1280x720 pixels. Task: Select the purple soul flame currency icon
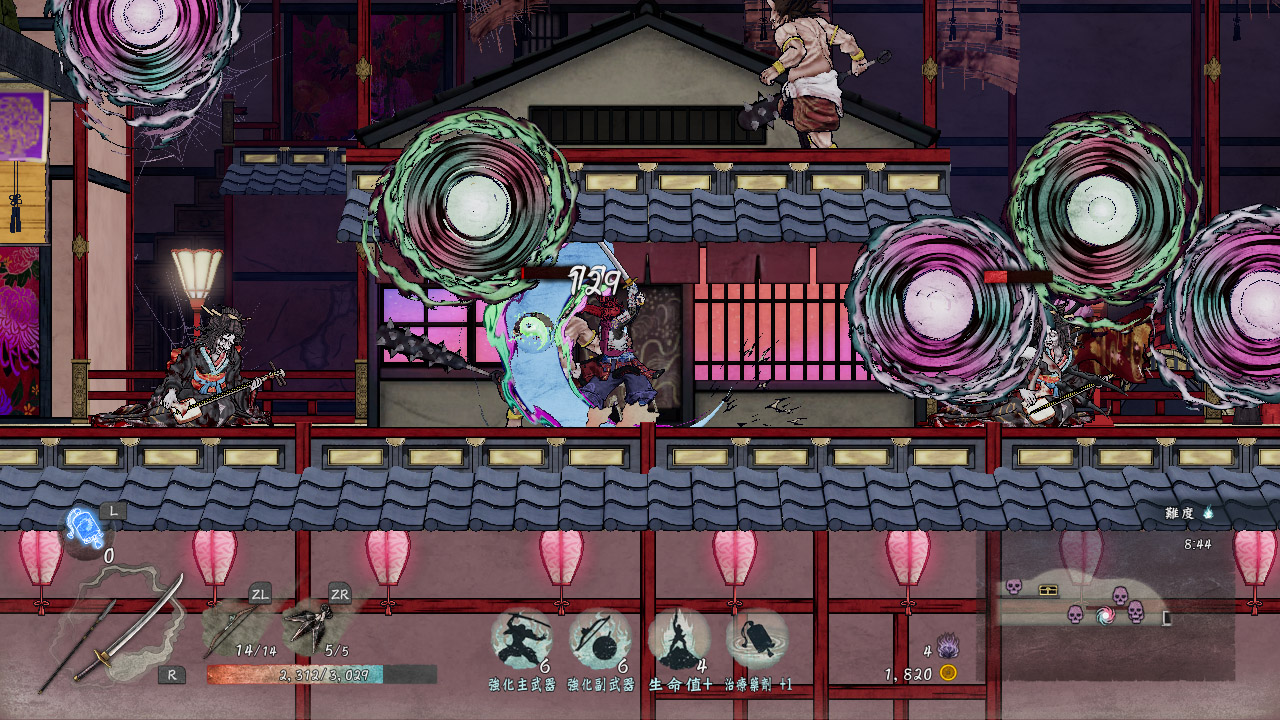(x=947, y=646)
